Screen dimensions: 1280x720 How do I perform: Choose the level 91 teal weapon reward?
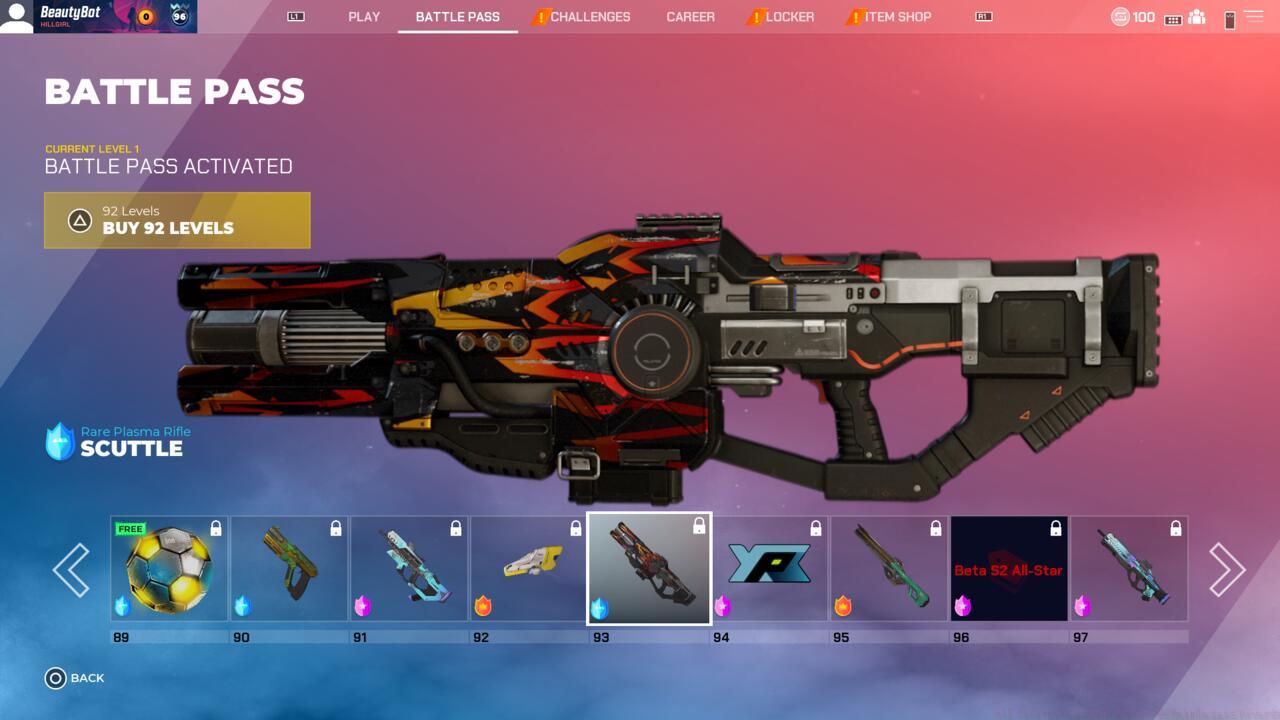pyautogui.click(x=409, y=568)
